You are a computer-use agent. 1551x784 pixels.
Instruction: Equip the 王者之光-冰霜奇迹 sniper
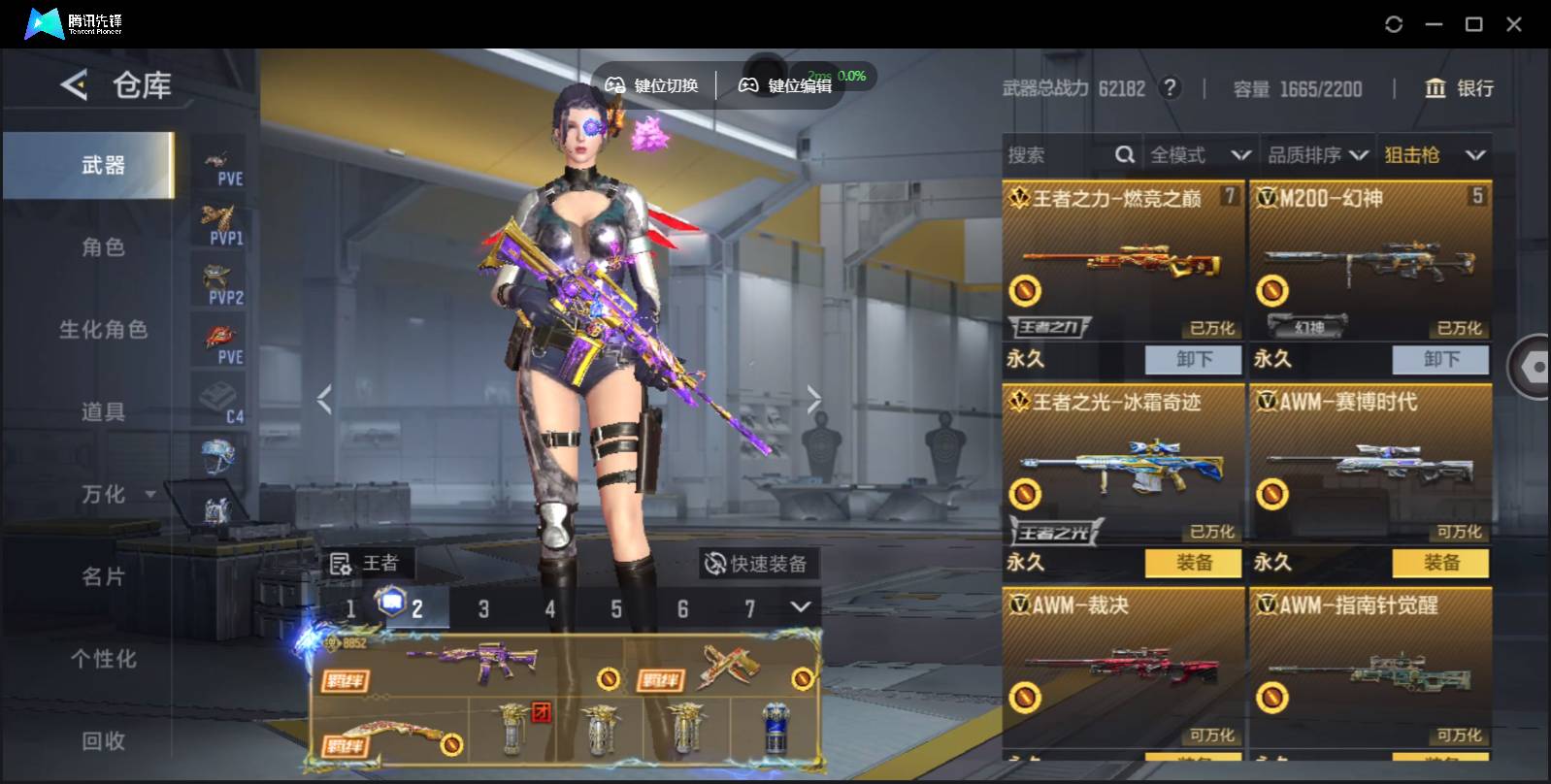coord(1194,563)
